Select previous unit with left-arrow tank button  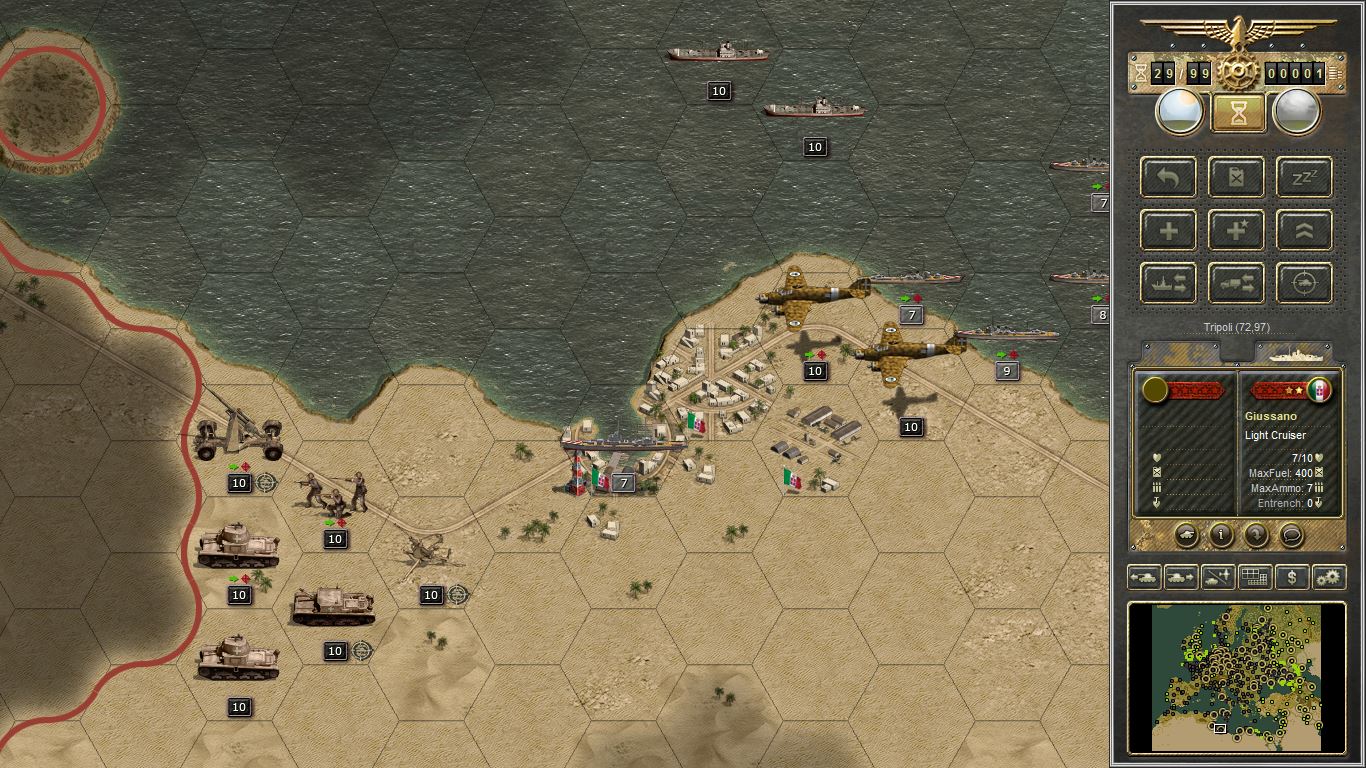click(1143, 577)
